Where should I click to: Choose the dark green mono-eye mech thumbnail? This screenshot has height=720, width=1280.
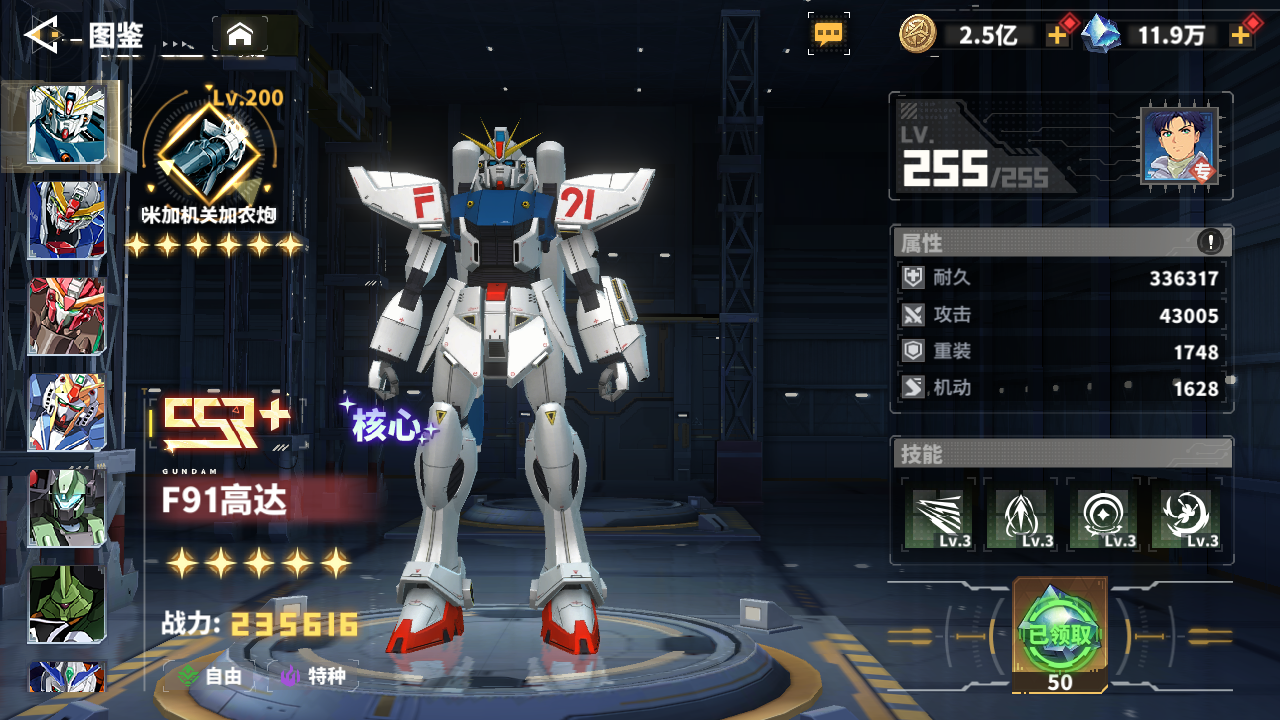tap(67, 603)
